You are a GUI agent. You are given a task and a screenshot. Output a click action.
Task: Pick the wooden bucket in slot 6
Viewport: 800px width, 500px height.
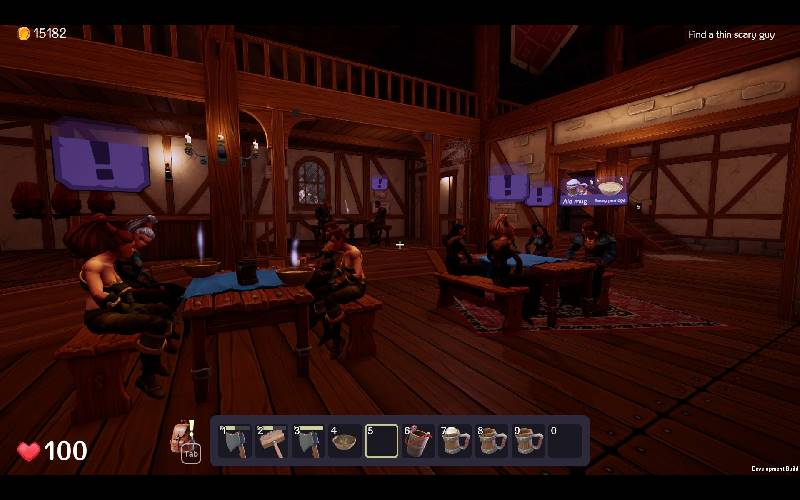tap(418, 441)
